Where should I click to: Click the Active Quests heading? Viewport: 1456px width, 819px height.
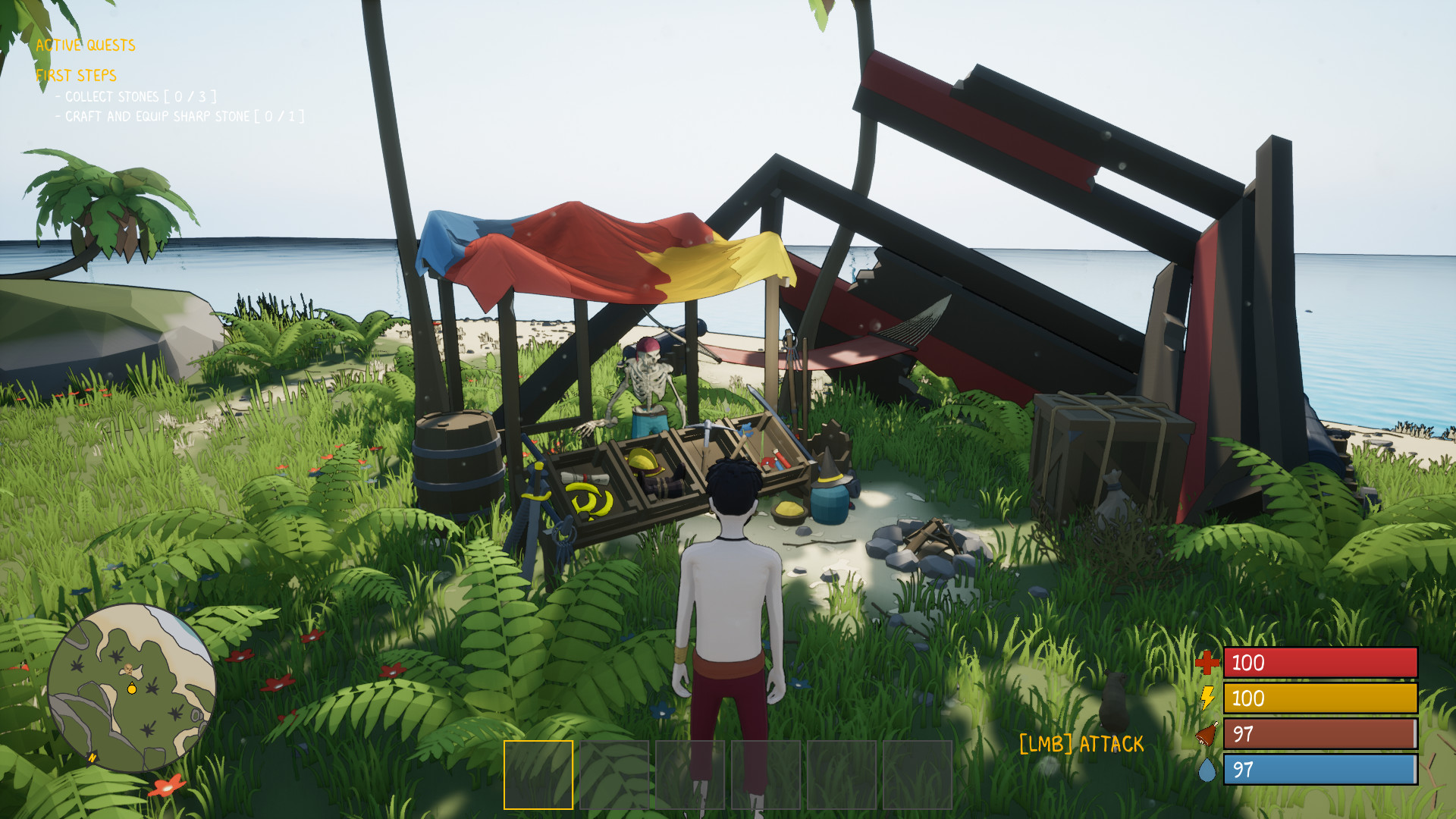pos(85,45)
